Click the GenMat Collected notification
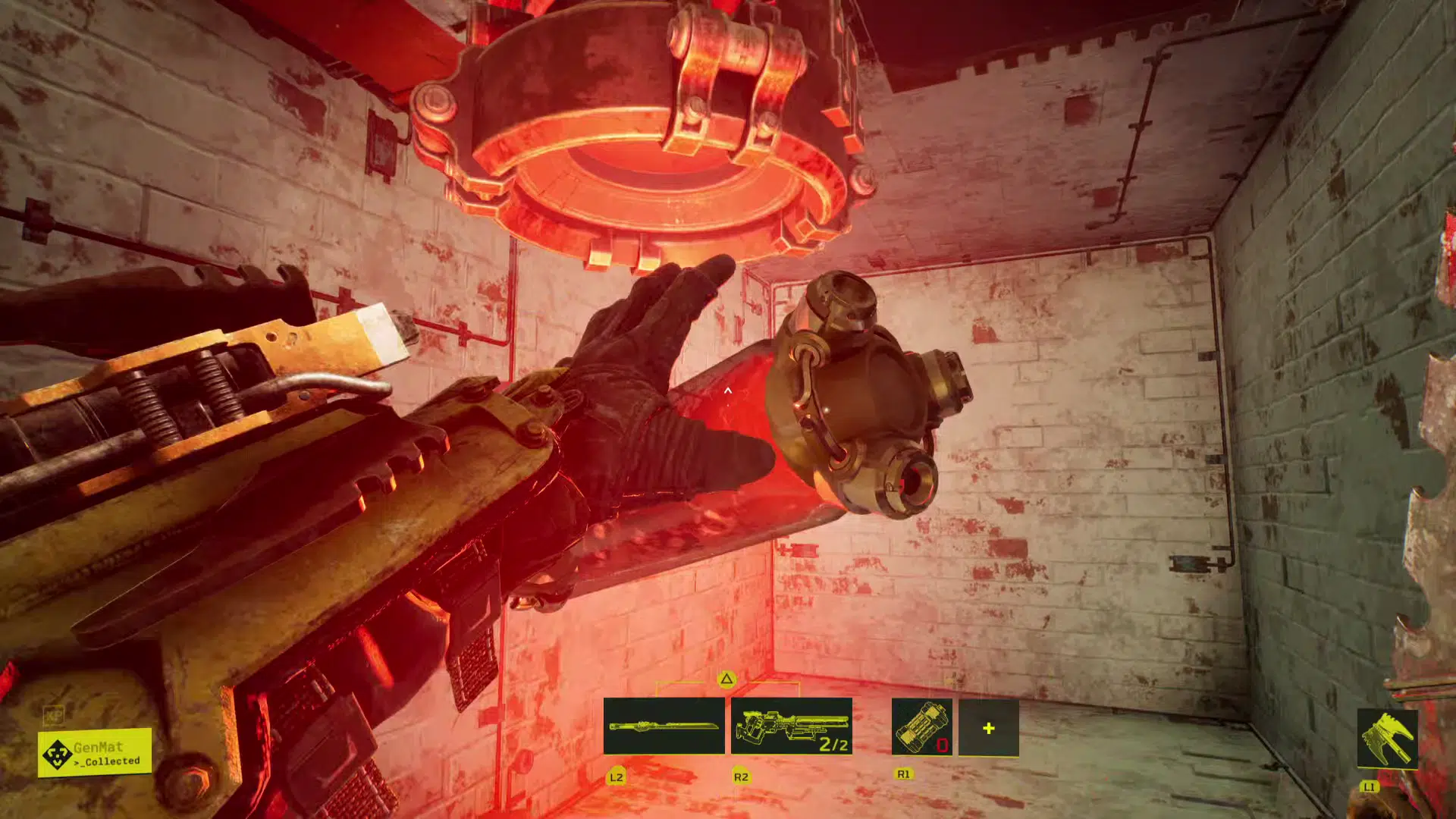 click(x=95, y=753)
